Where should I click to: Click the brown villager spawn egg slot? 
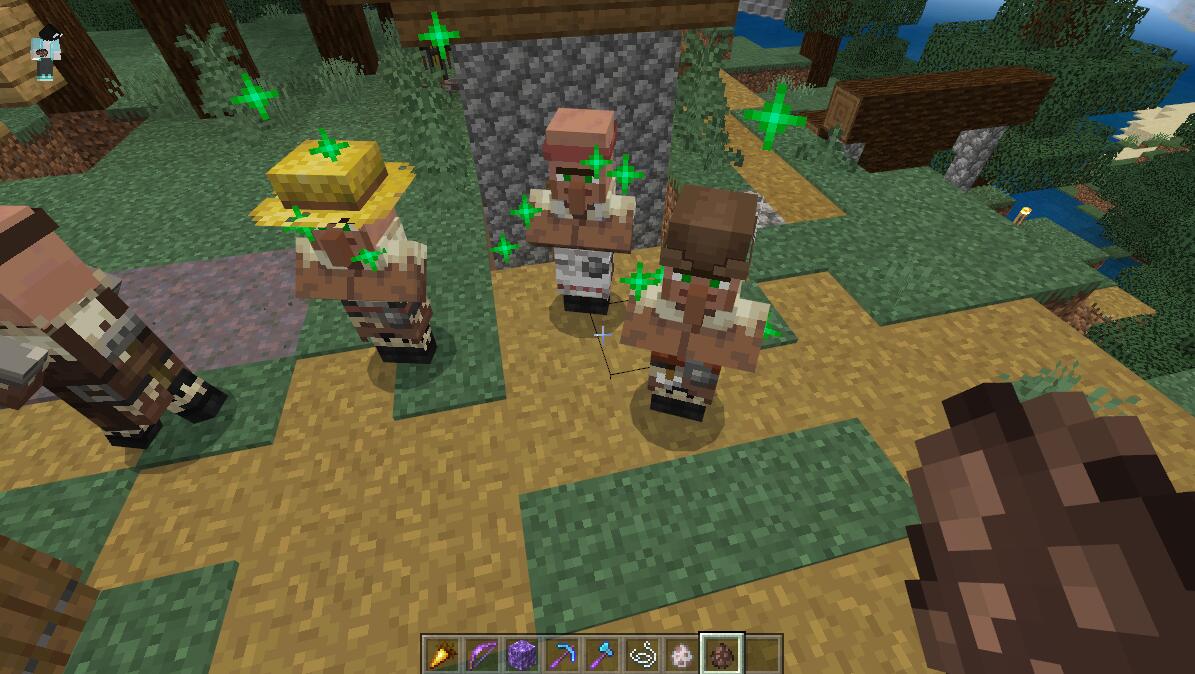[x=721, y=654]
